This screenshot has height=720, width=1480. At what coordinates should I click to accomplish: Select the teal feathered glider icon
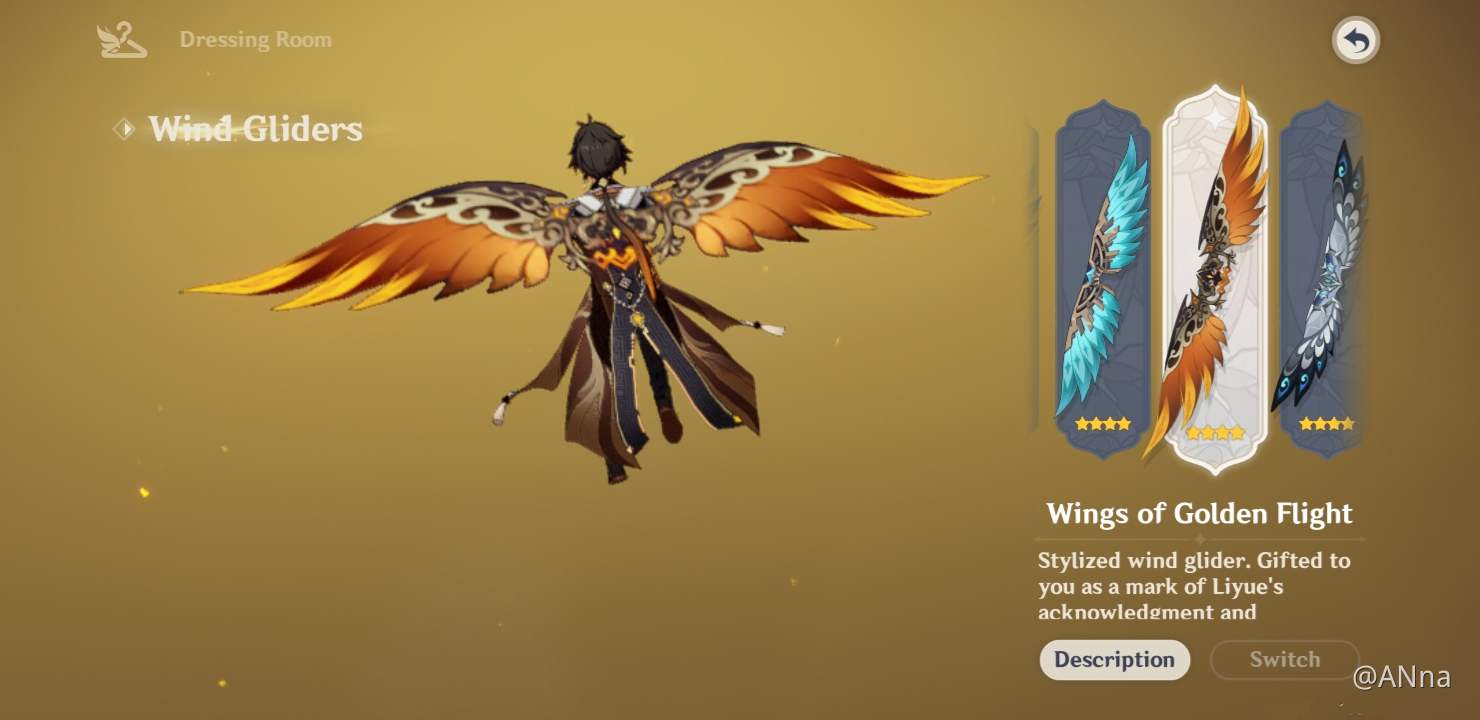click(1101, 280)
